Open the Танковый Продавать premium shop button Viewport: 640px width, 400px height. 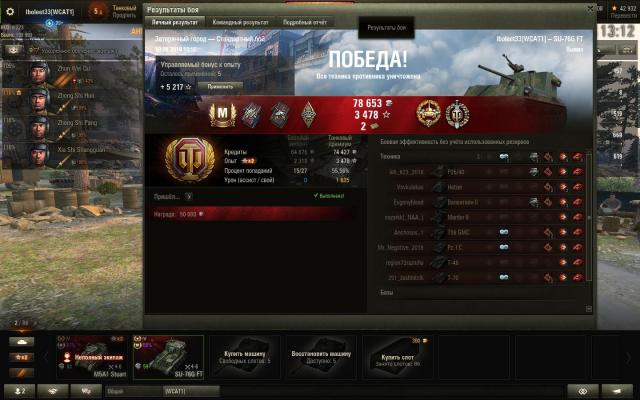[x=124, y=9]
